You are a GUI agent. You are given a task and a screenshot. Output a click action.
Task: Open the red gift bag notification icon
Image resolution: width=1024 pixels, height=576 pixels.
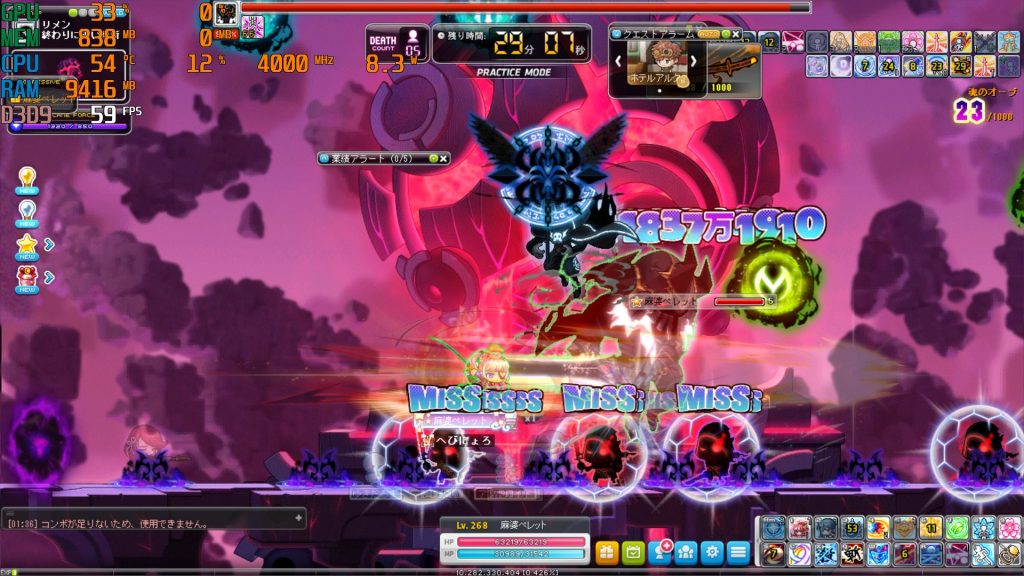pyautogui.click(x=27, y=276)
